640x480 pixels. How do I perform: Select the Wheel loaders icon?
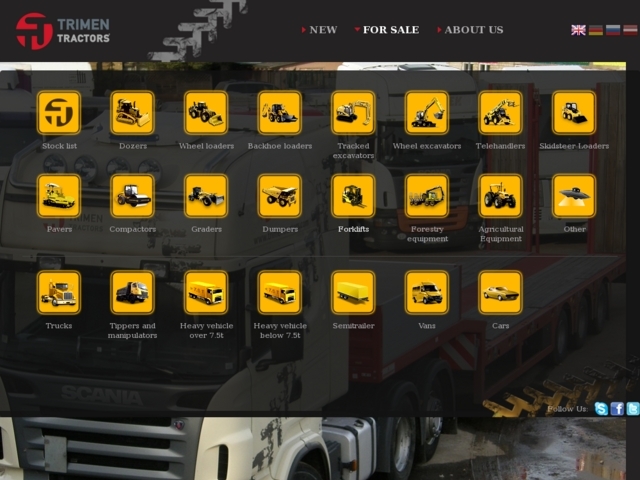click(x=206, y=113)
